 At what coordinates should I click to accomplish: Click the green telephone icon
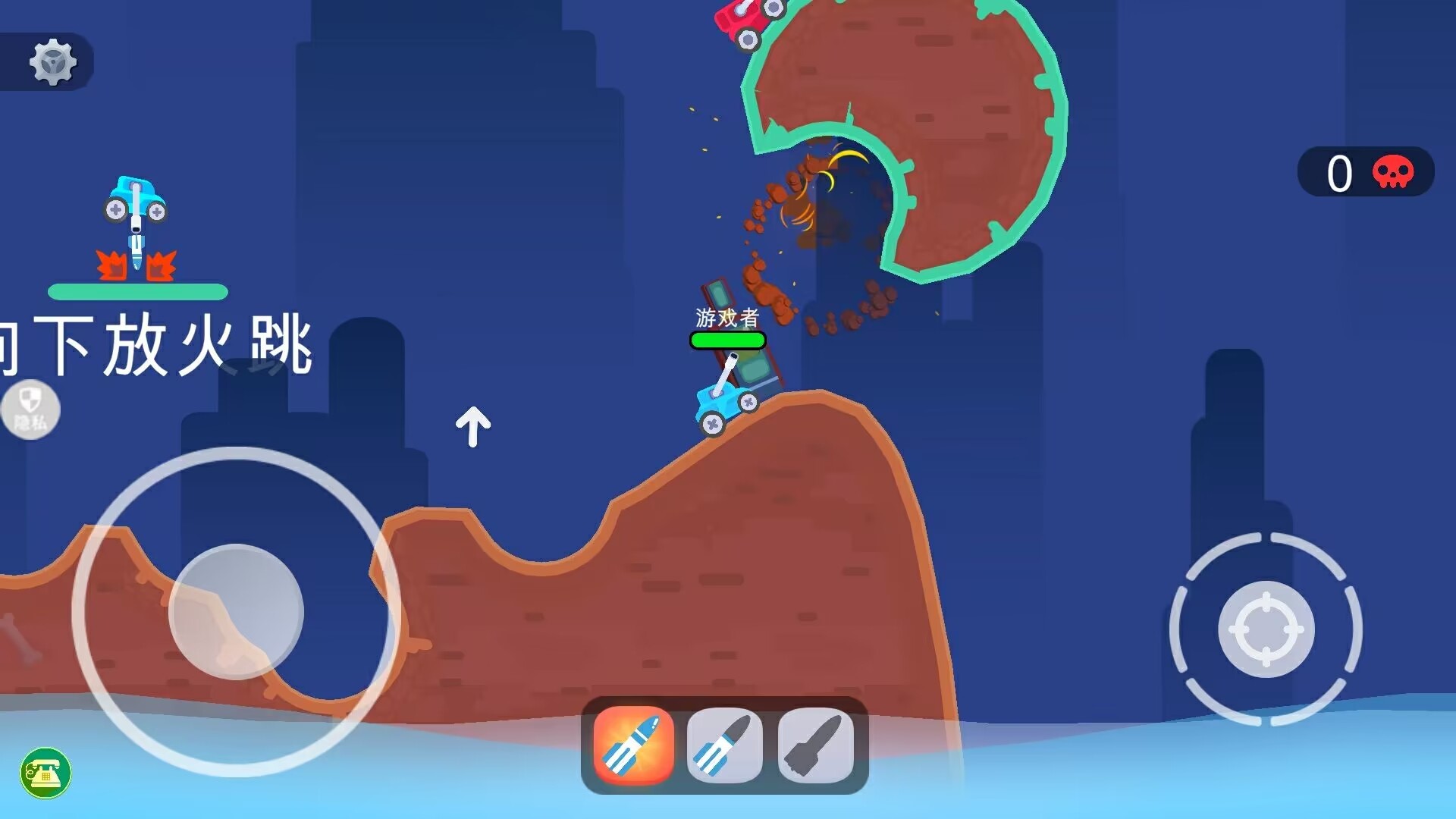[x=45, y=773]
